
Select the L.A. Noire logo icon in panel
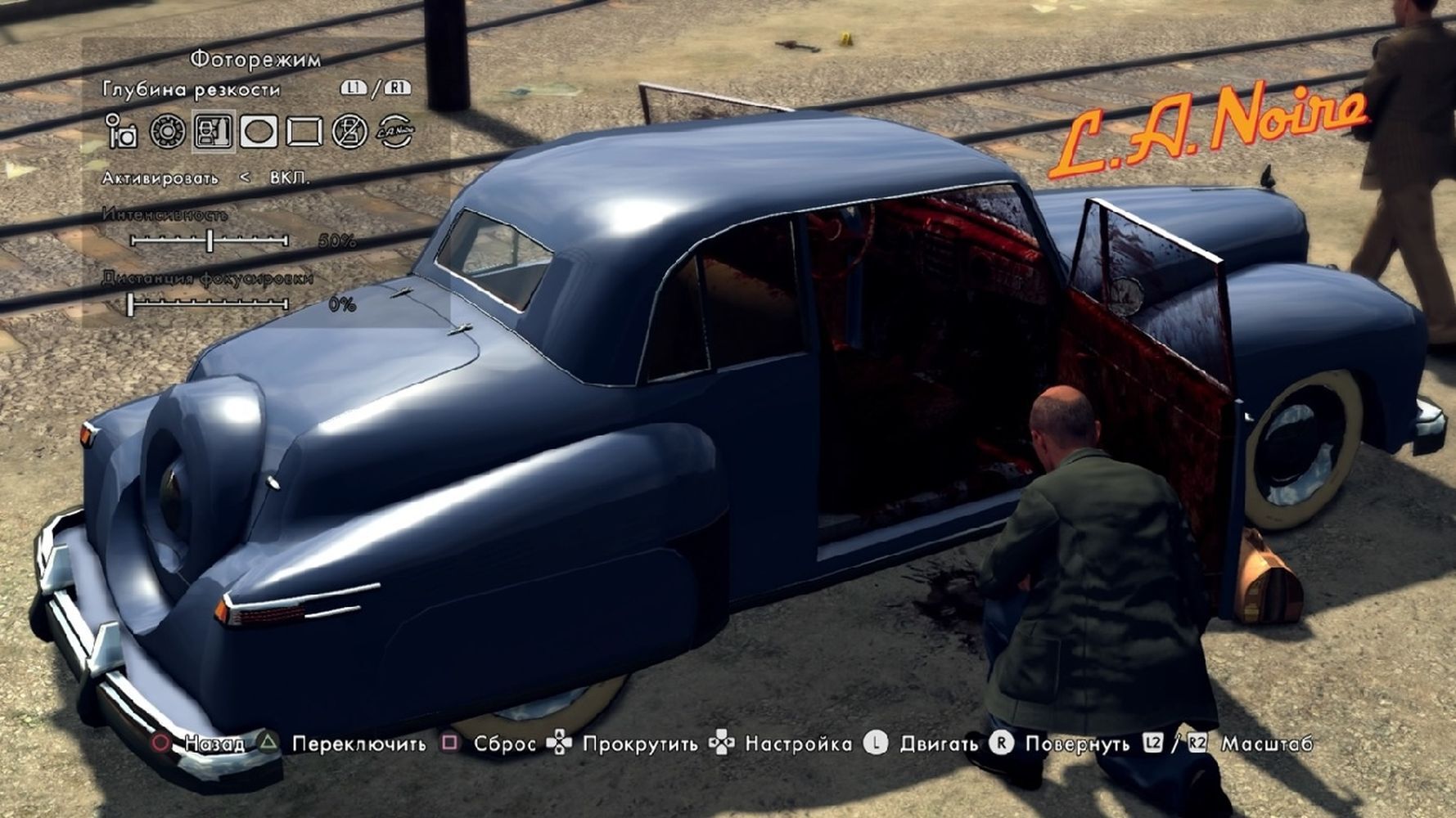[395, 132]
